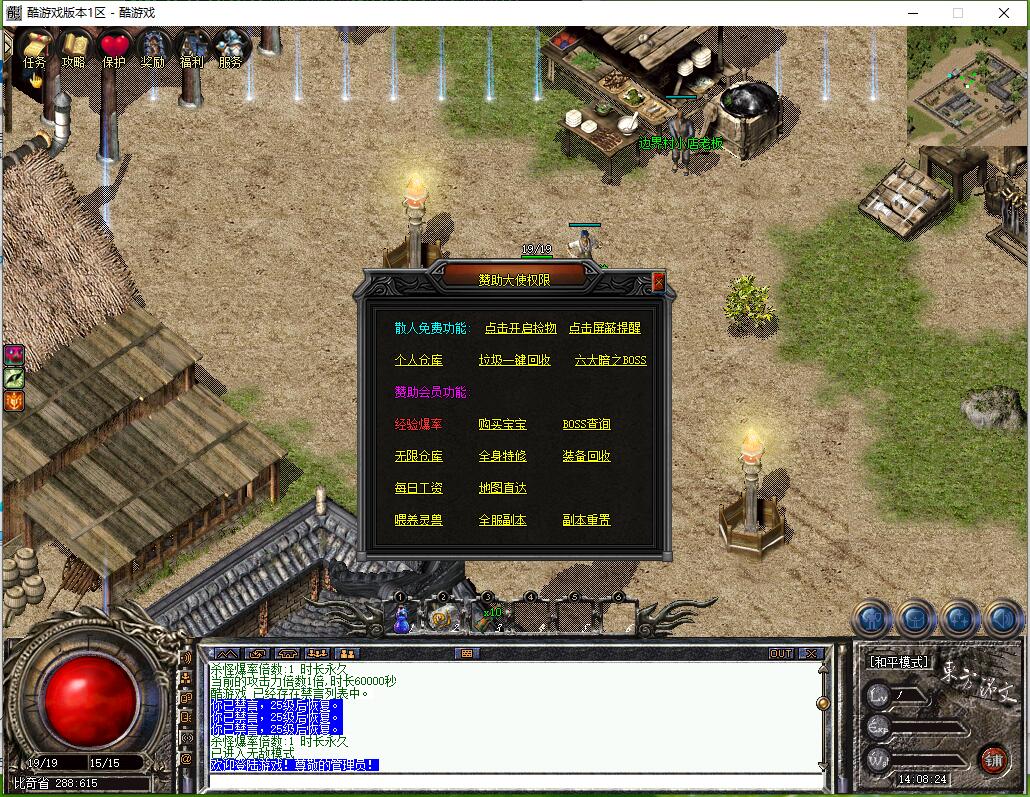Open 个人仓库 personal warehouse
The width and height of the screenshot is (1030, 797).
[418, 360]
